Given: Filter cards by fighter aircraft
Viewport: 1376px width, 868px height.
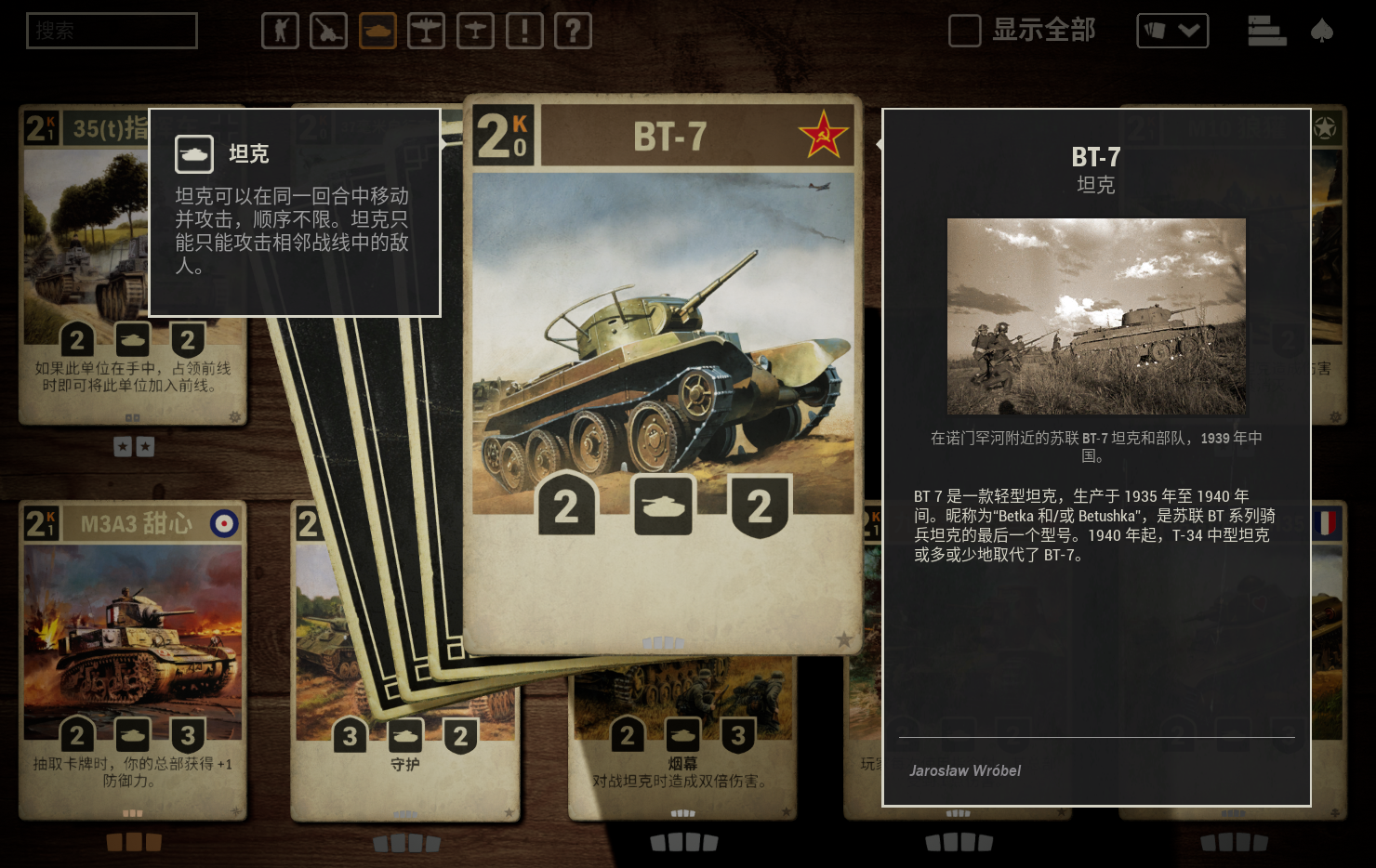Looking at the screenshot, I should pyautogui.click(x=475, y=31).
